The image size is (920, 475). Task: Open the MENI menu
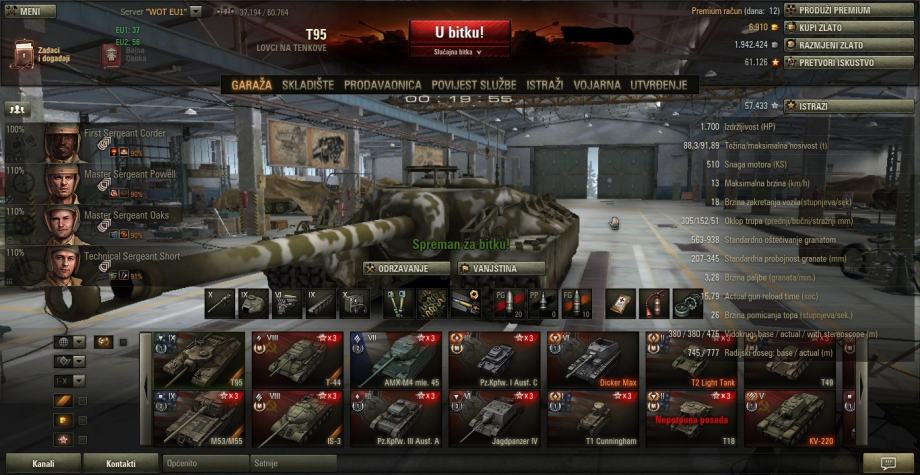[x=24, y=11]
